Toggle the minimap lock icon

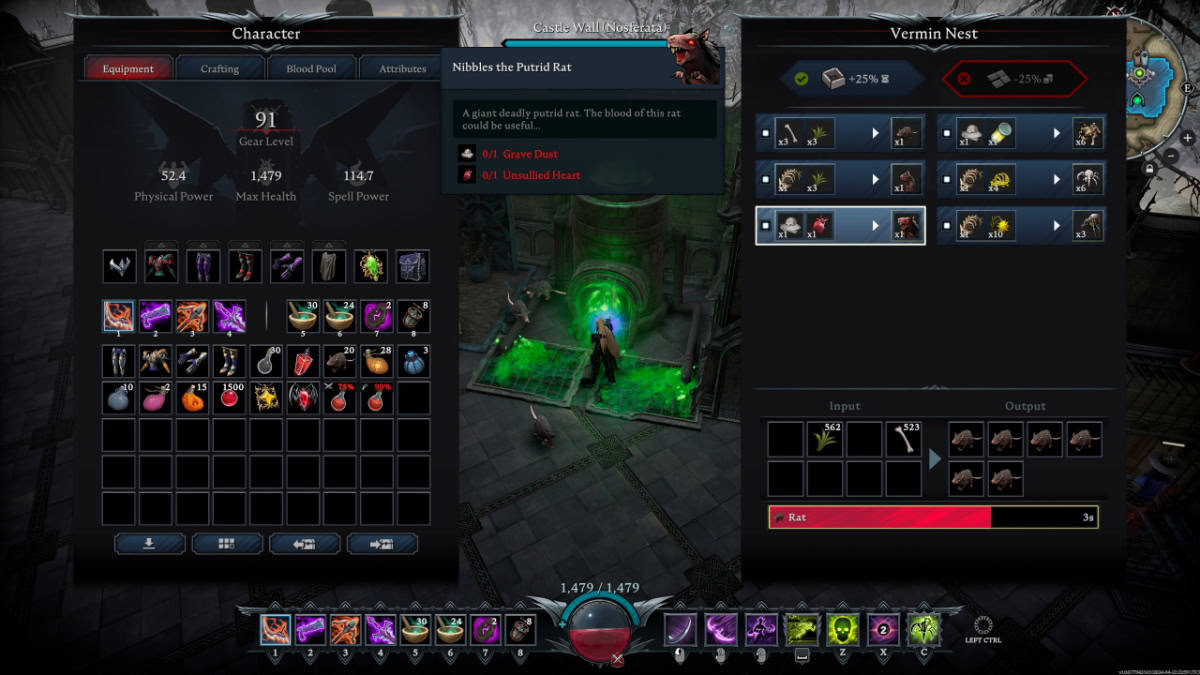1151,170
